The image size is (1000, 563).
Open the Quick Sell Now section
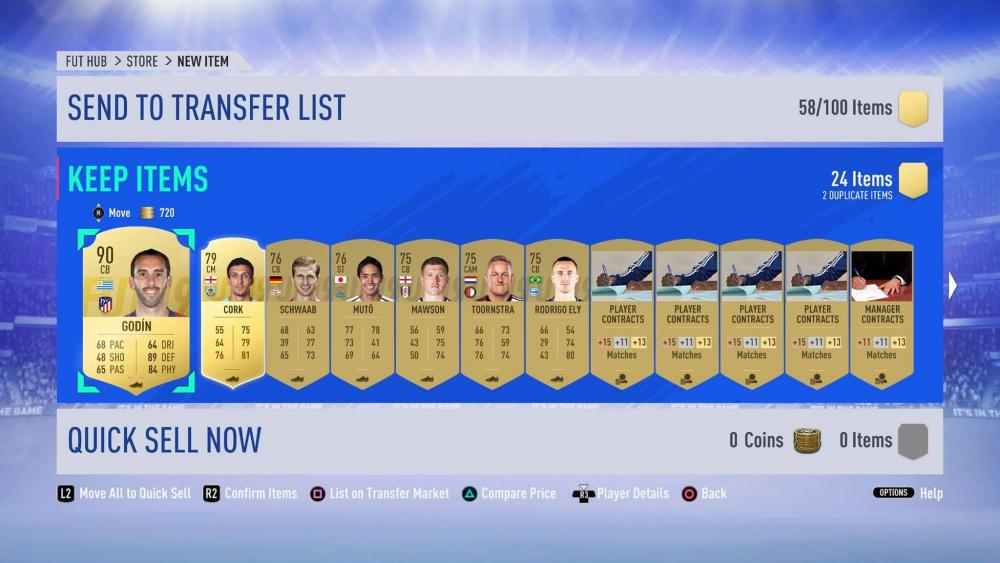pyautogui.click(x=164, y=440)
